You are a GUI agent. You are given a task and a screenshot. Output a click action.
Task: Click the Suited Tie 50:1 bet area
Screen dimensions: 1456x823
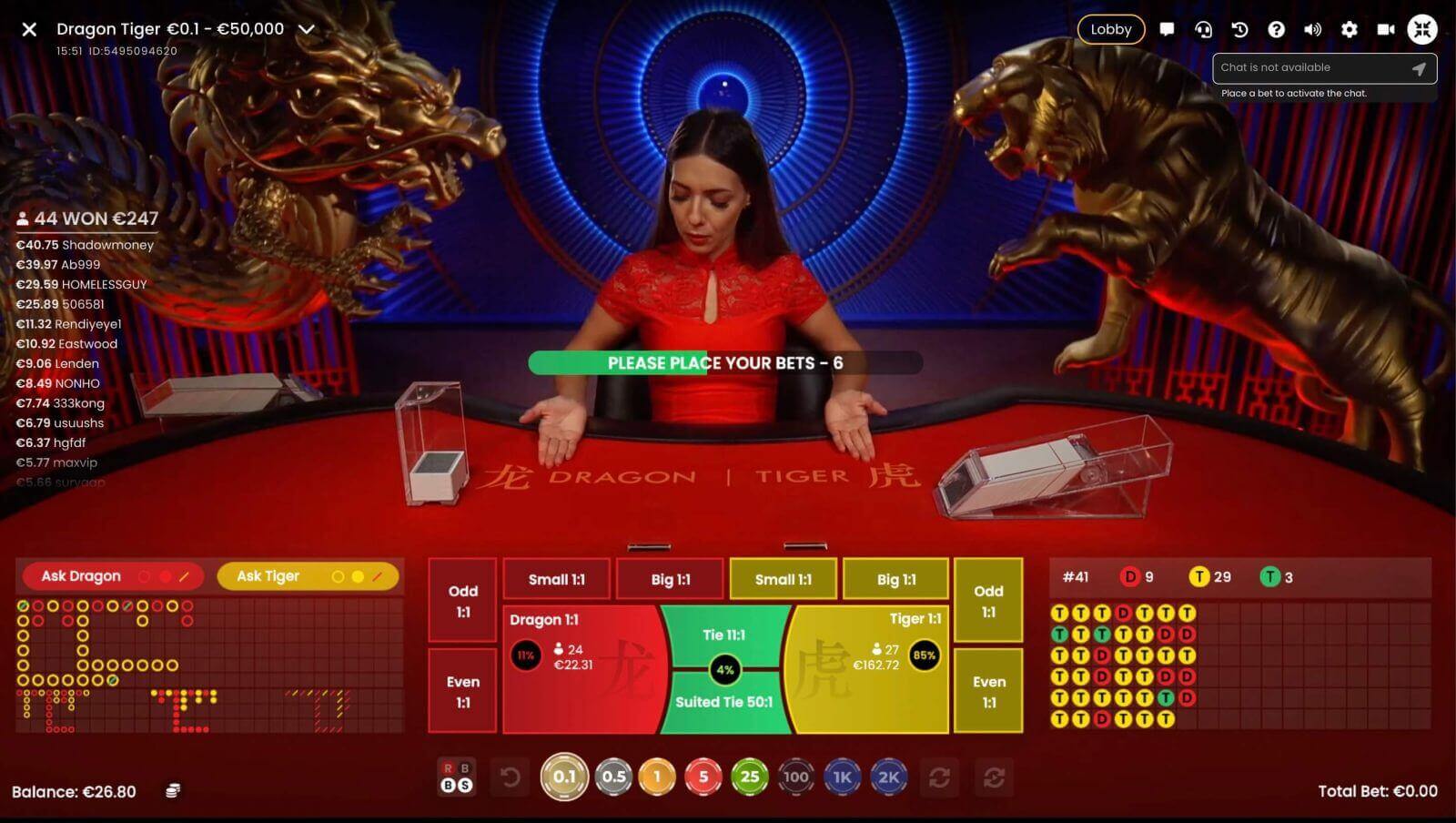[x=725, y=702]
